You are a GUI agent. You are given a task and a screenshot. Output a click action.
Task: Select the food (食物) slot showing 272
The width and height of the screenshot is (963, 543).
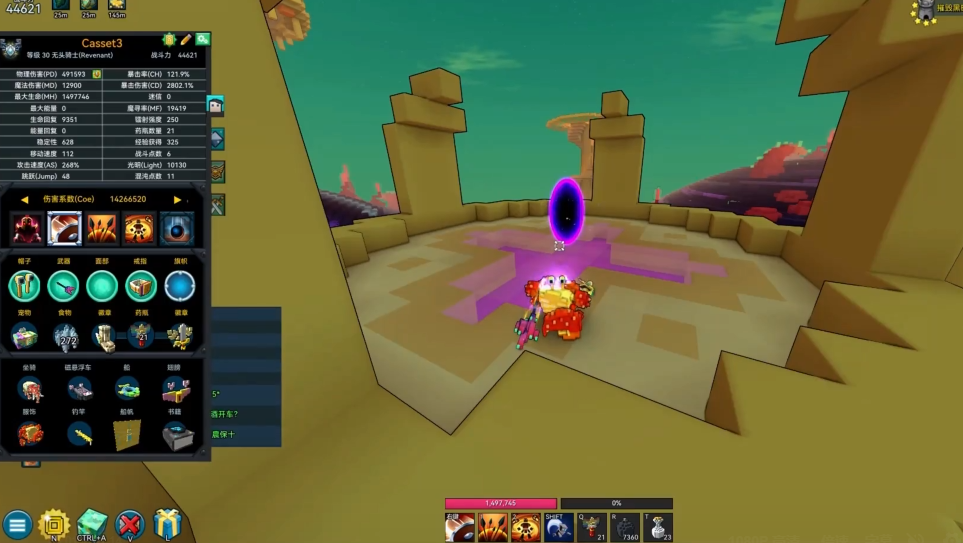(68, 336)
